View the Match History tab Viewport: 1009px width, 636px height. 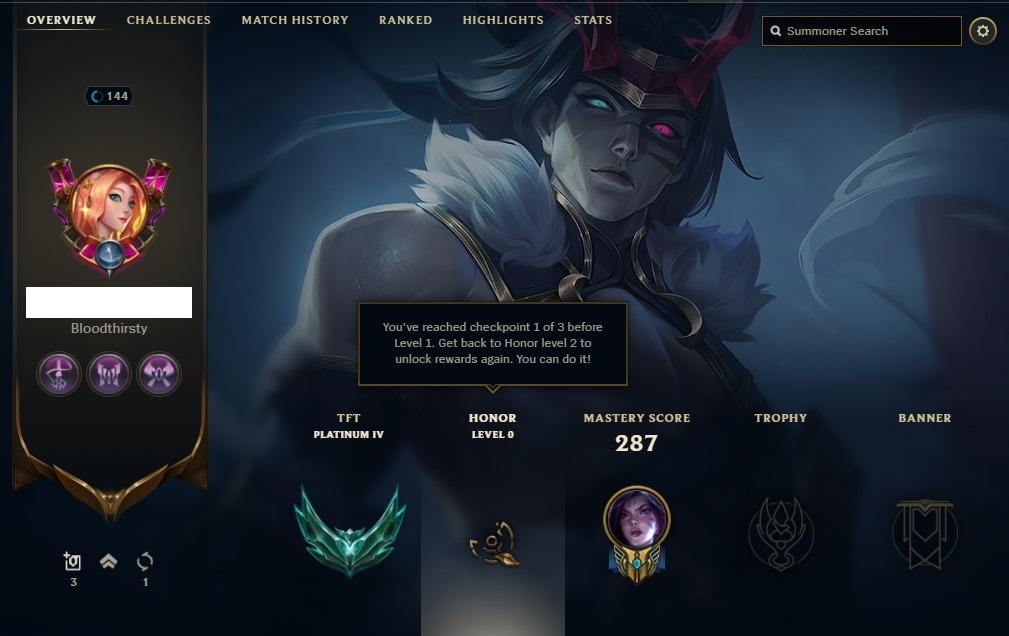coord(295,20)
